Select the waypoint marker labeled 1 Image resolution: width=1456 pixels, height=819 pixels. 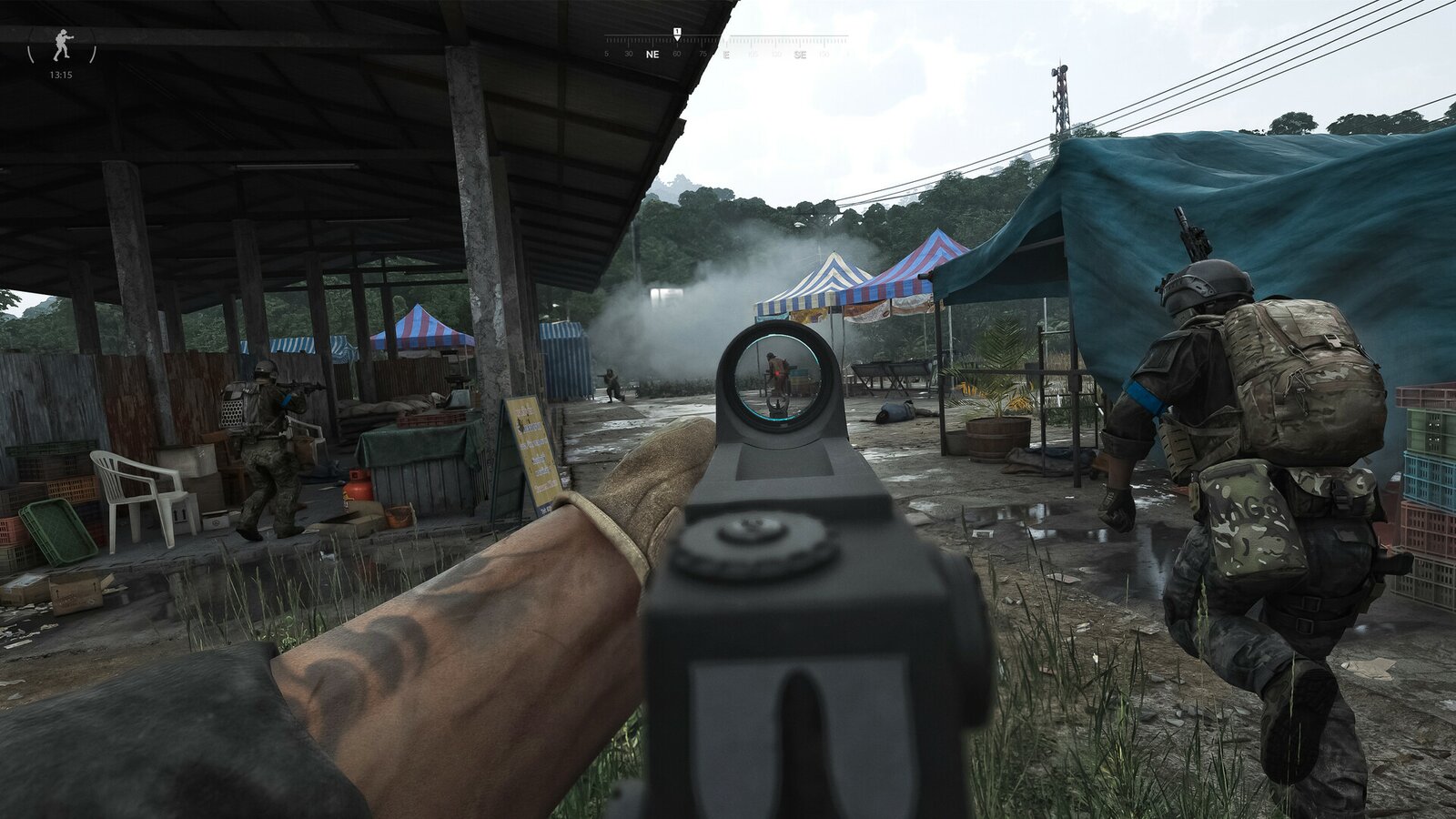(x=677, y=32)
